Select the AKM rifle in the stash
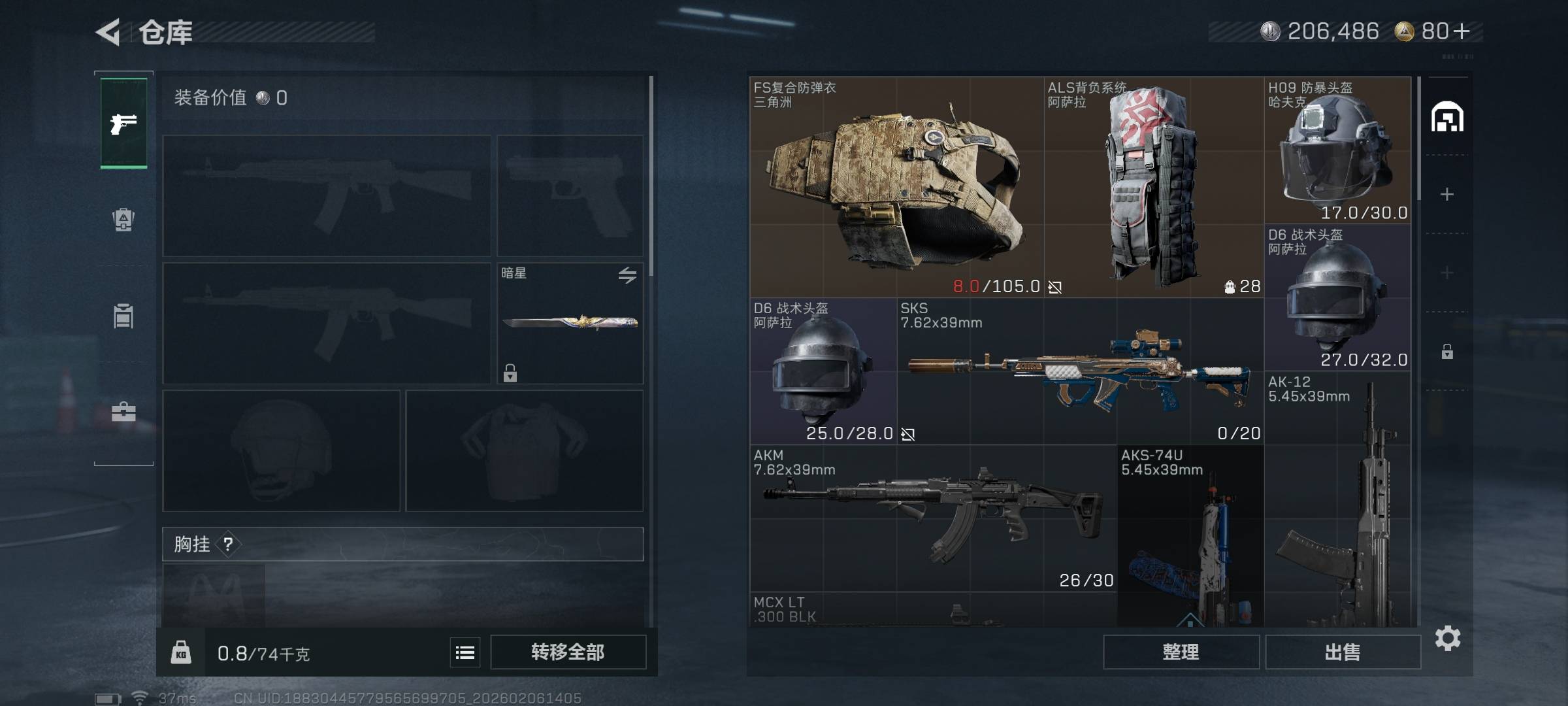Viewport: 1568px width, 706px height. point(933,518)
